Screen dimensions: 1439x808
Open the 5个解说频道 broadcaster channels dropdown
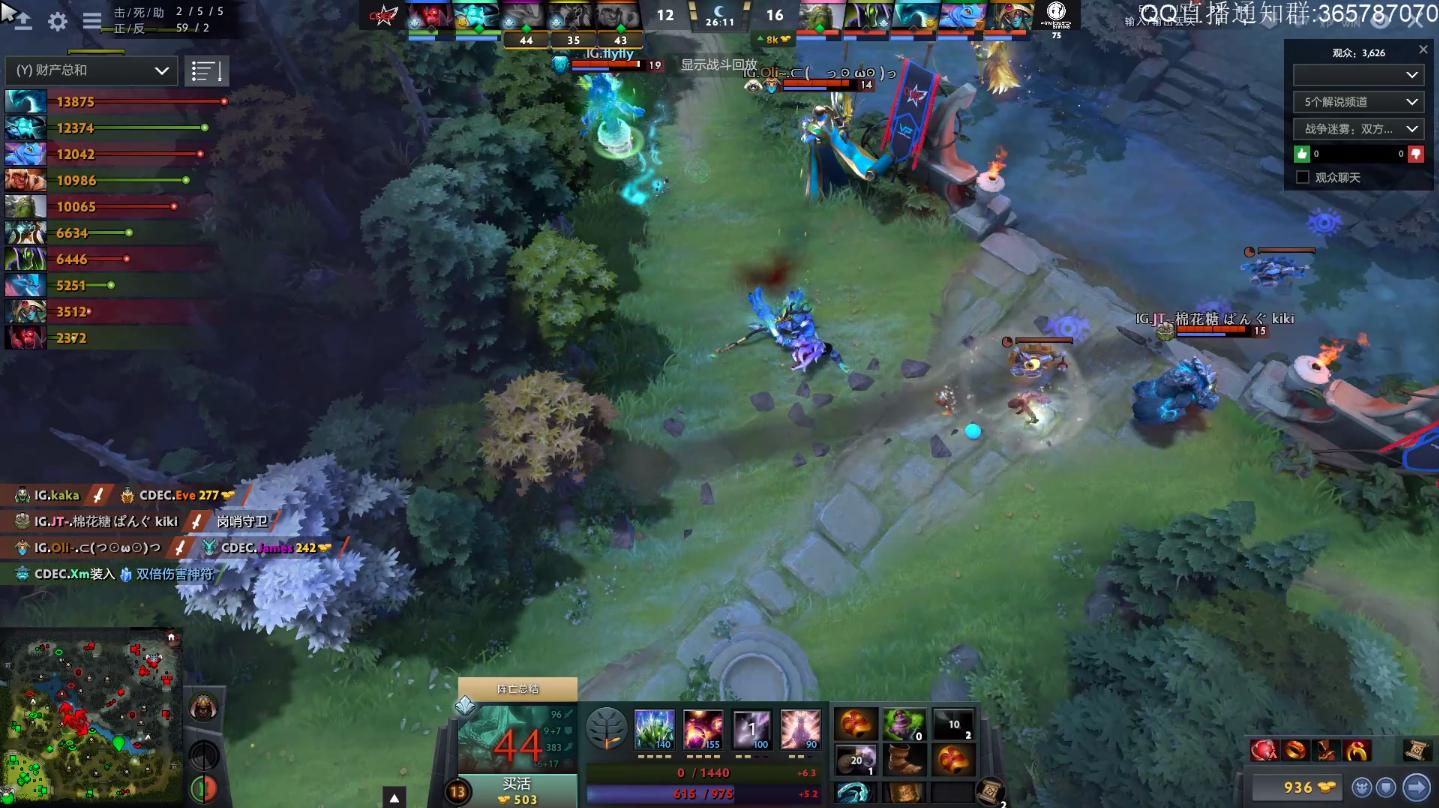pos(1357,101)
